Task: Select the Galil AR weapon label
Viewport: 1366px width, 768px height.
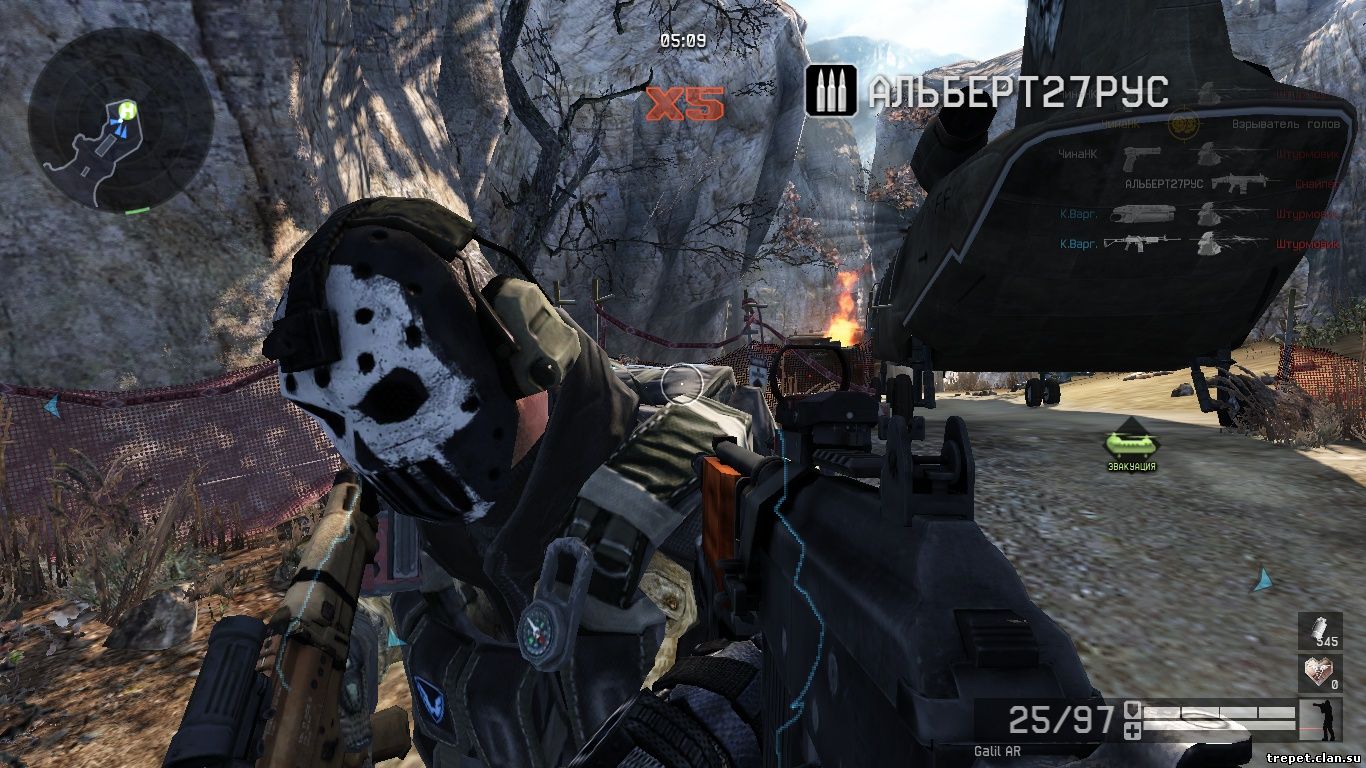Action: [997, 750]
